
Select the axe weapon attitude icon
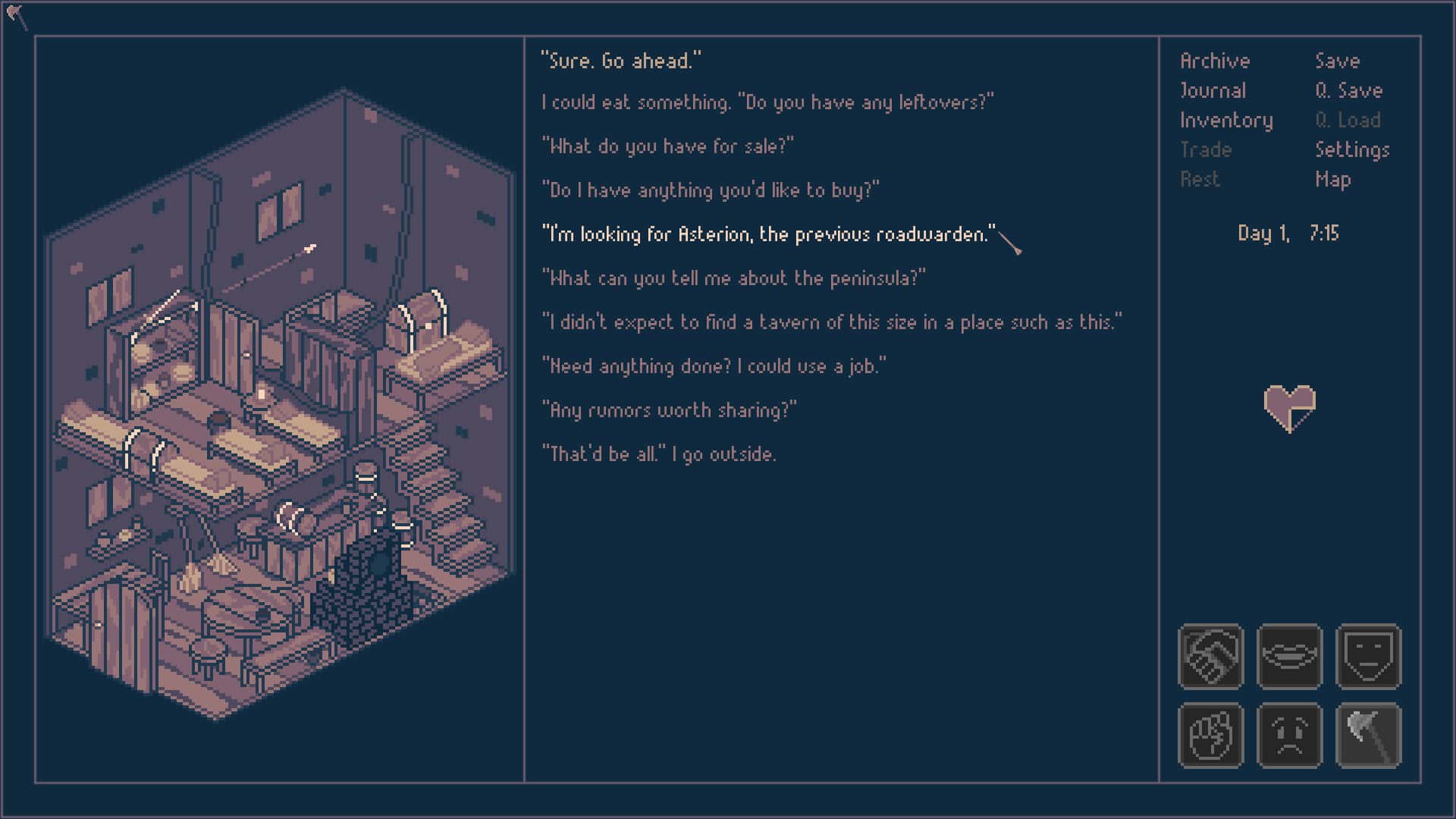click(x=1369, y=736)
